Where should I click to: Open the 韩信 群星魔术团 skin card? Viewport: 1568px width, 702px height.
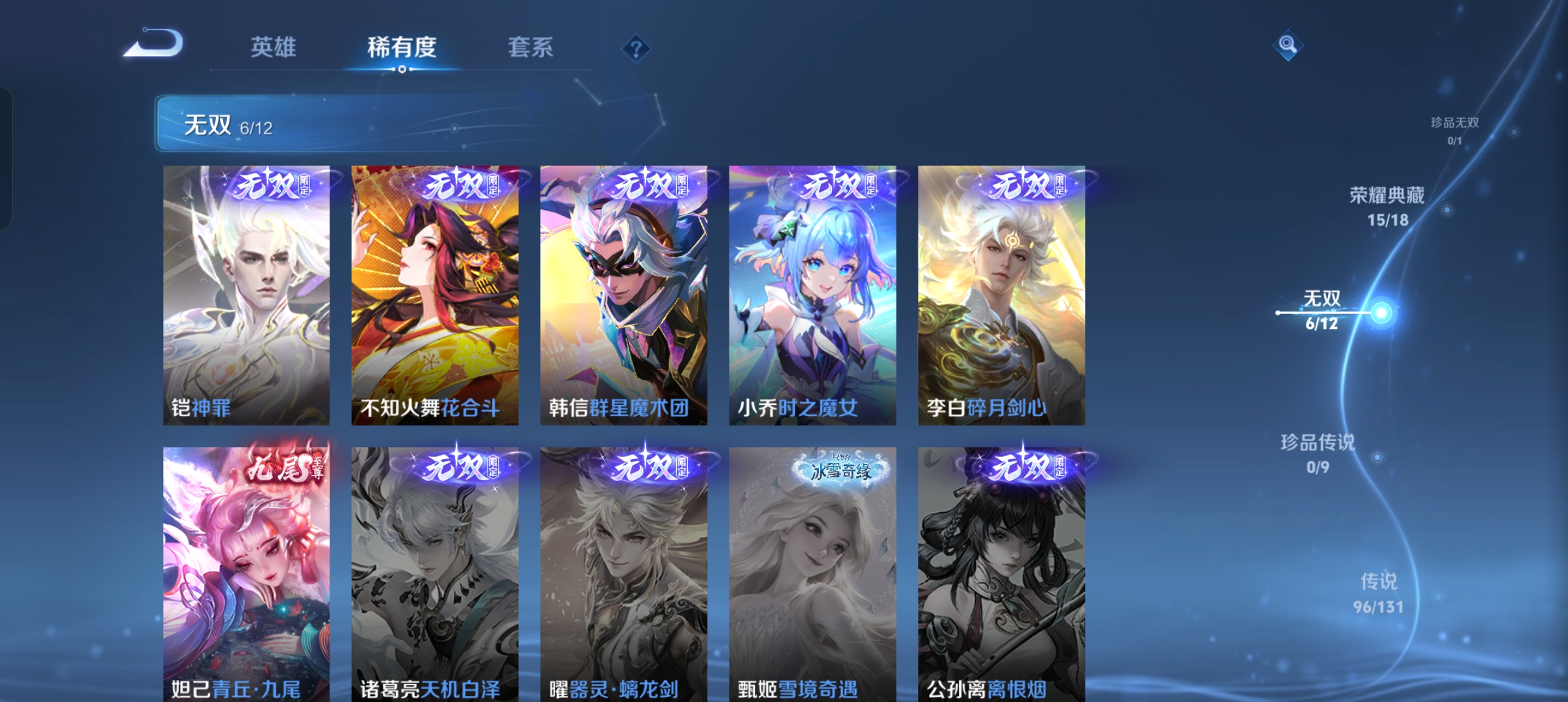(623, 296)
